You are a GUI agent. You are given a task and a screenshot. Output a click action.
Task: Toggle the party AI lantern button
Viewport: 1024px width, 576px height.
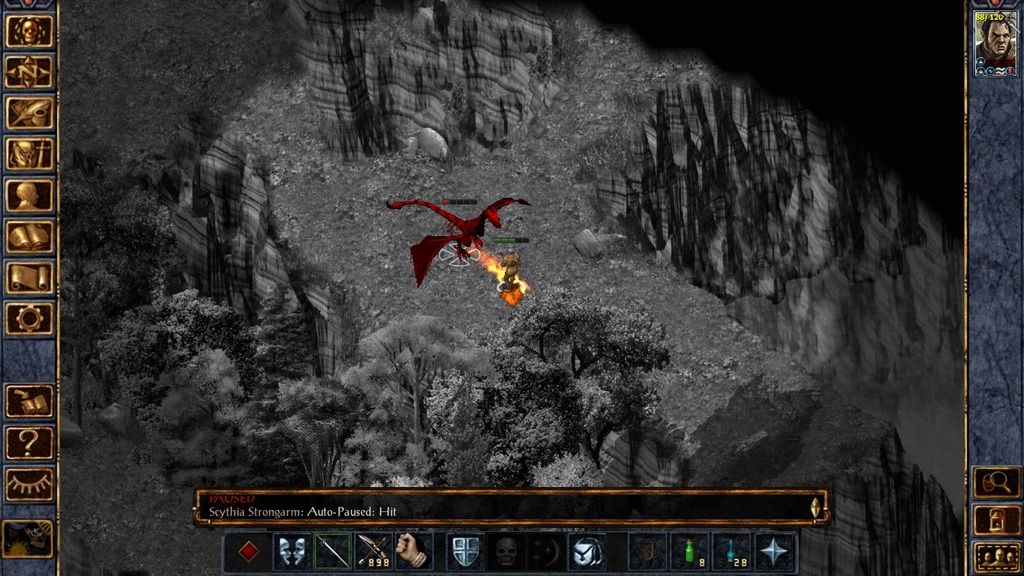996,519
